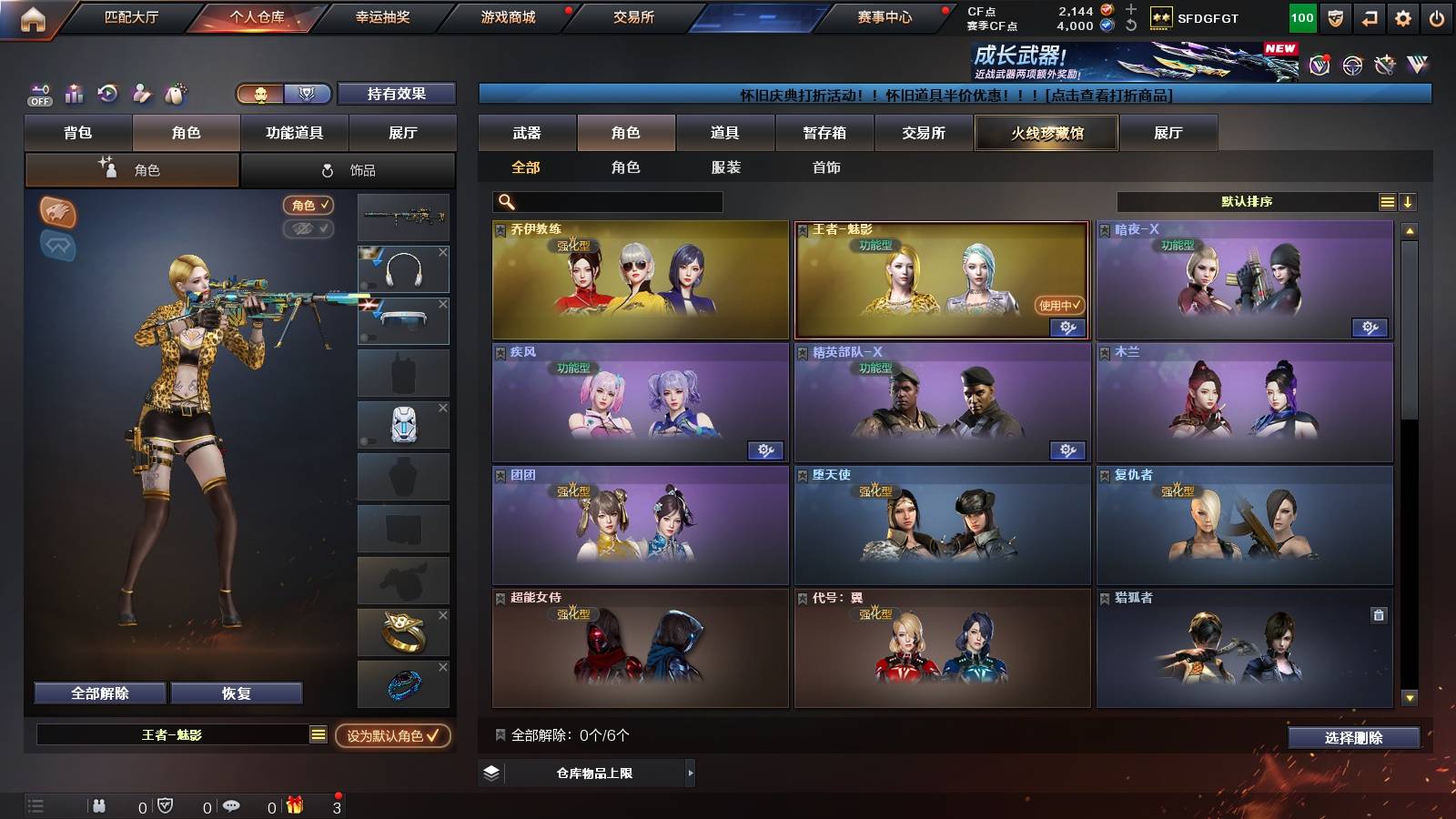Click the gear icon on the 暗夜-X card
This screenshot has width=1456, height=819.
[1370, 328]
